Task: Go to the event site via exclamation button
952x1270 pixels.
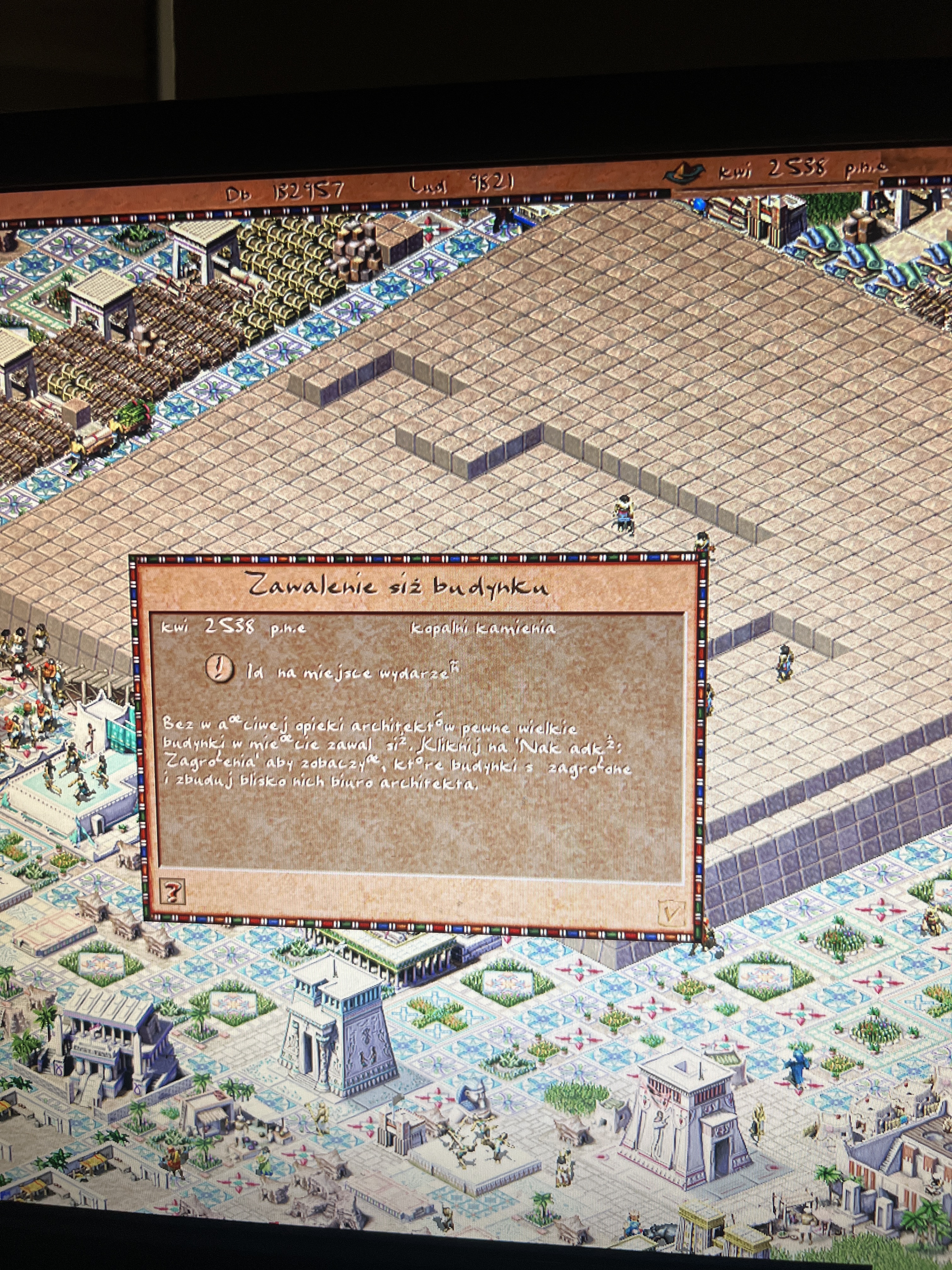Action: [x=220, y=669]
